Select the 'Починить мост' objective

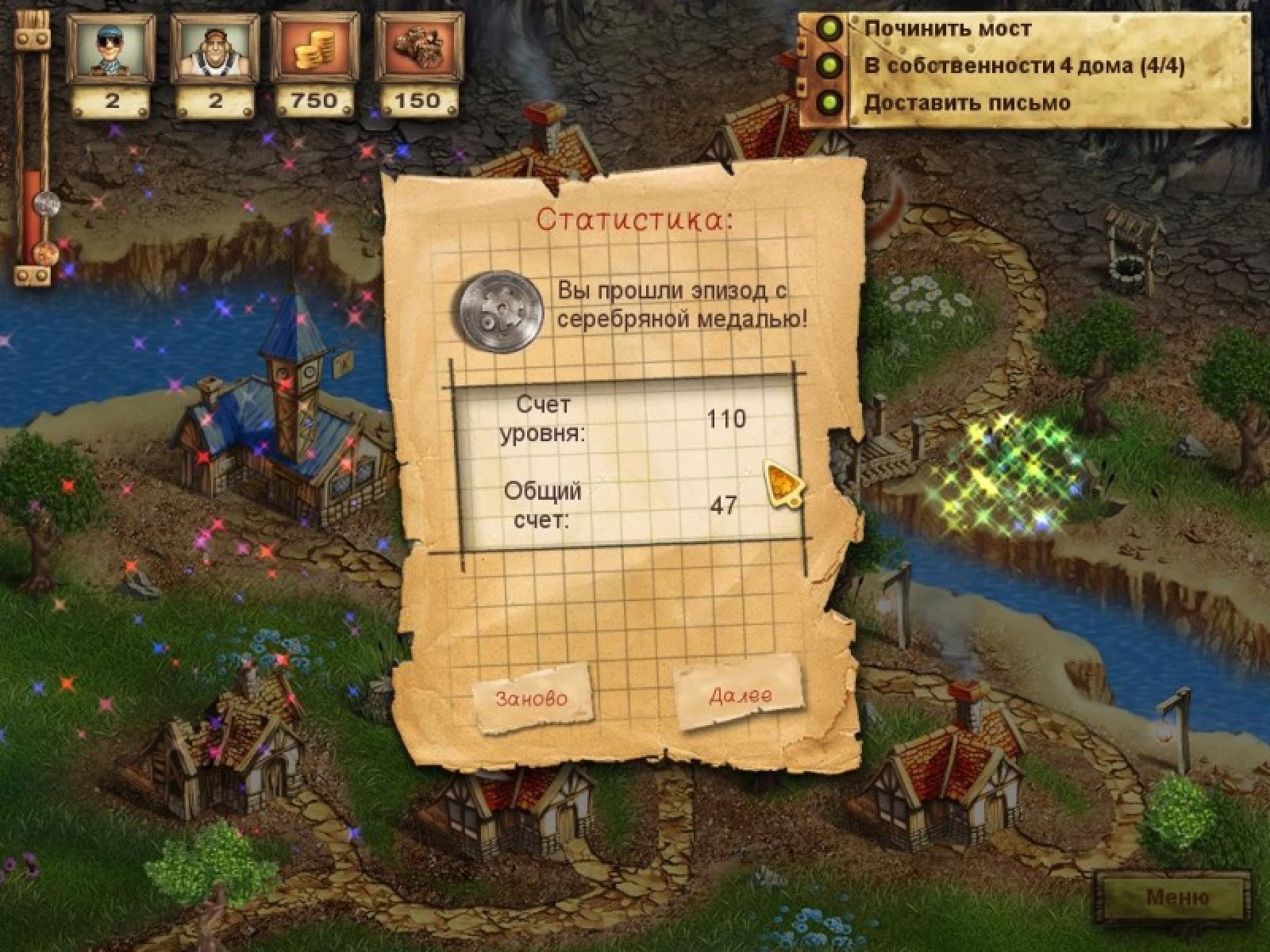[x=947, y=29]
